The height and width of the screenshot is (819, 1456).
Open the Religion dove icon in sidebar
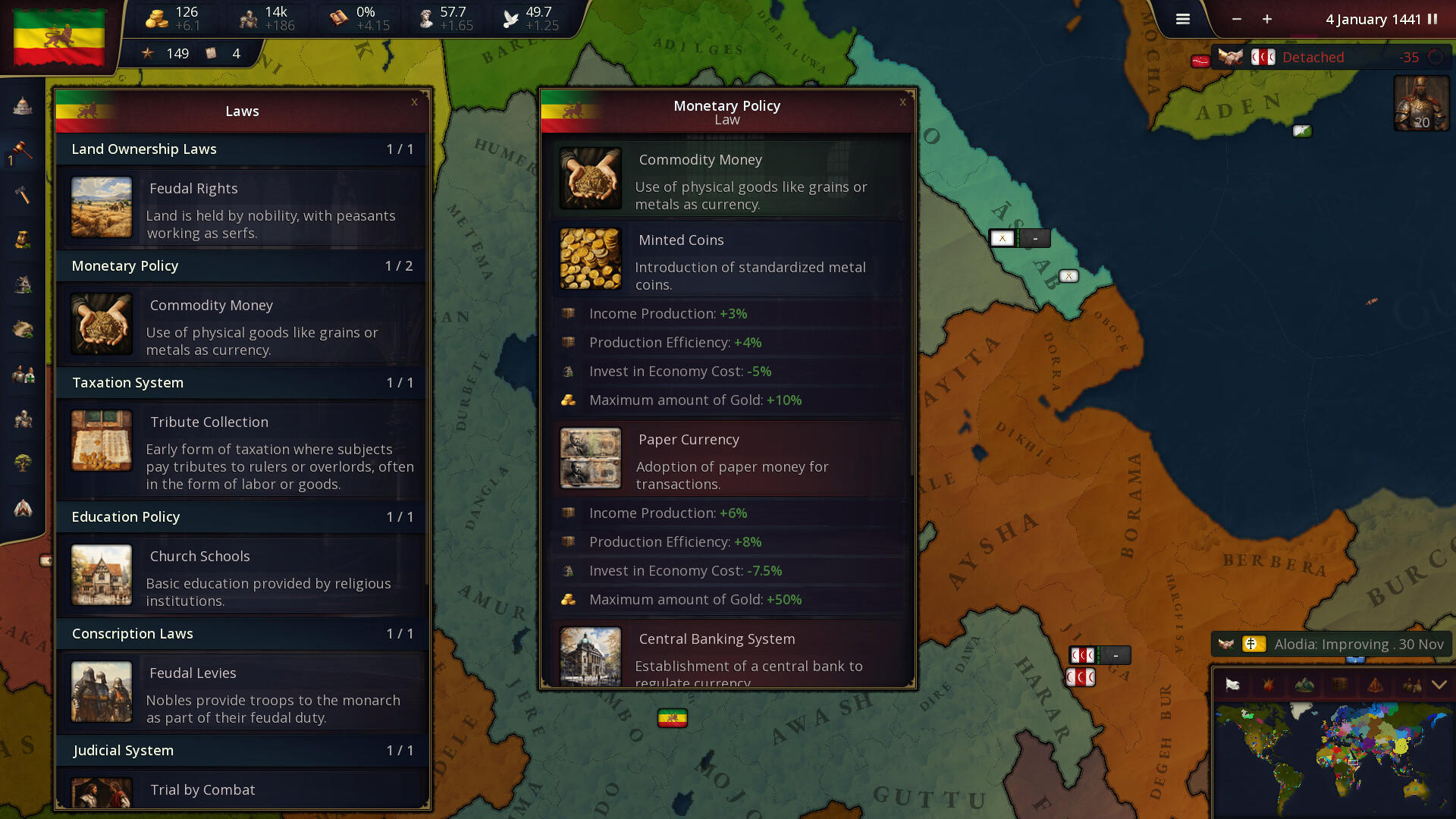pyautogui.click(x=22, y=509)
